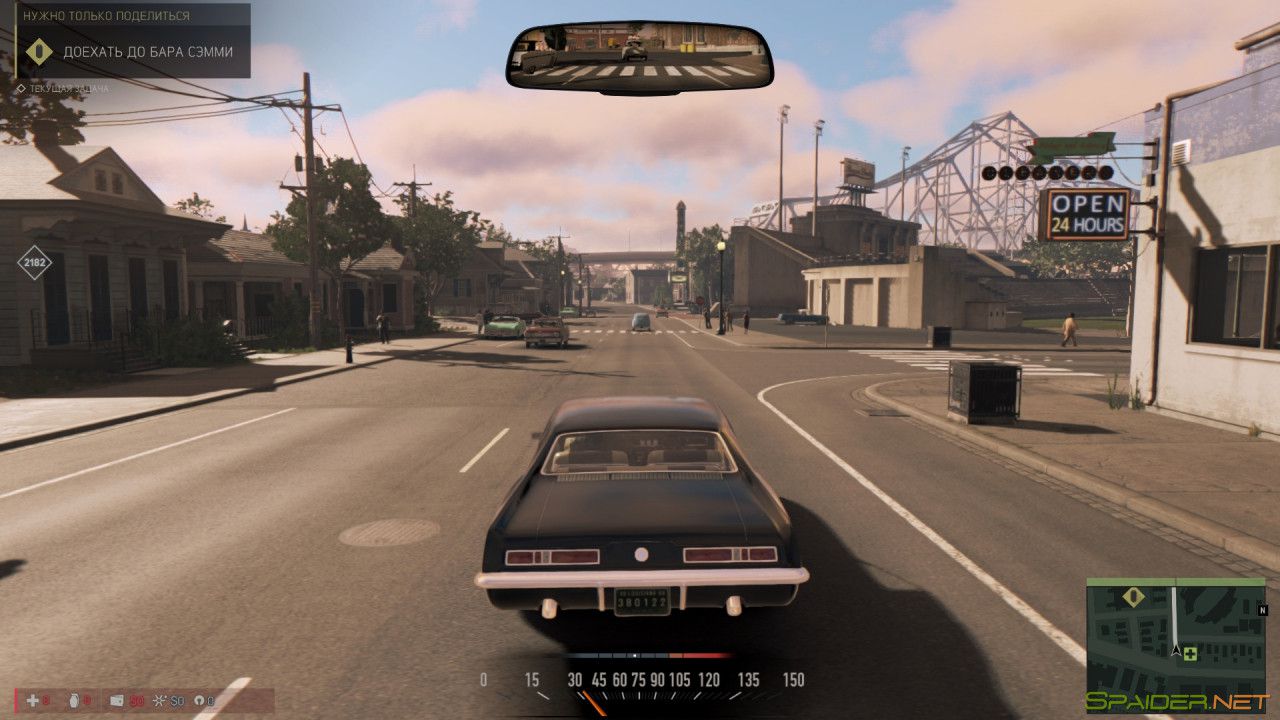Click the green health pickup cross on minimap
The height and width of the screenshot is (720, 1280).
tap(1190, 654)
